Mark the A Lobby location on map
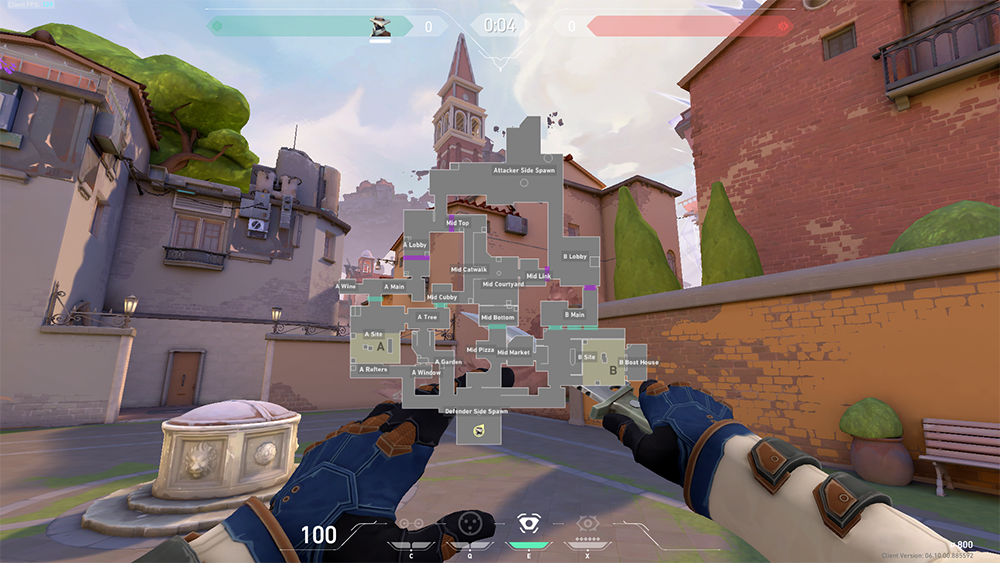 click(414, 245)
